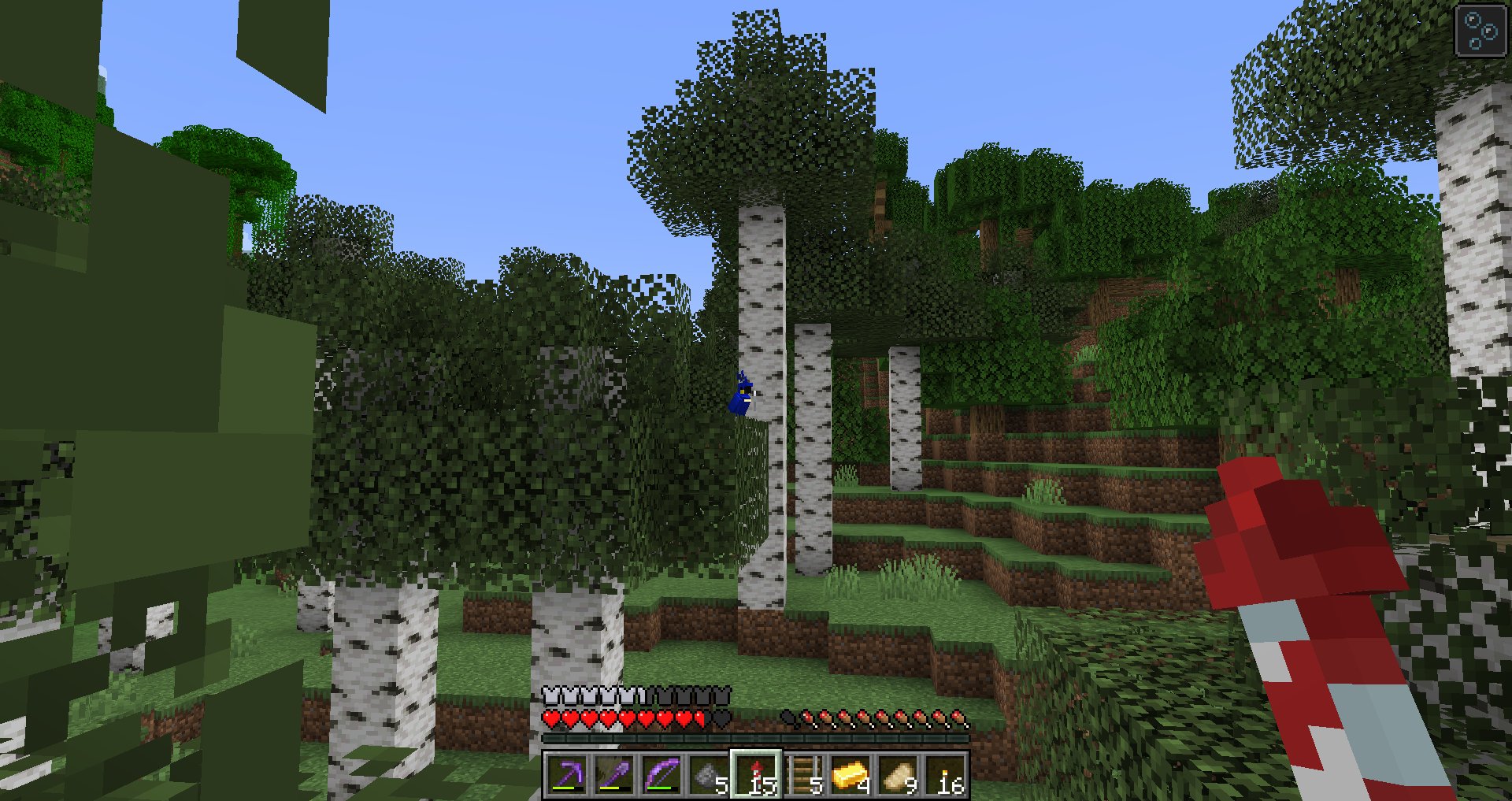The width and height of the screenshot is (1512, 801).
Task: Select the gray lump stack of five
Action: pyautogui.click(x=708, y=776)
